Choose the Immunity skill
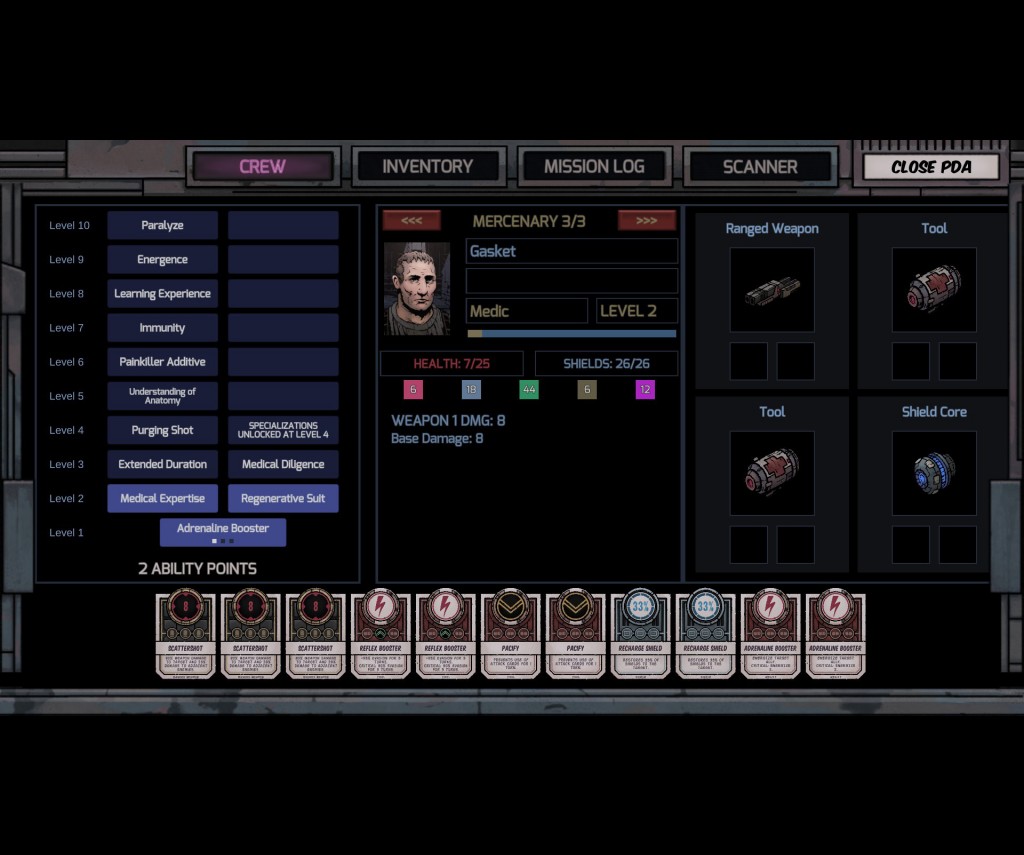The width and height of the screenshot is (1024, 855). 162,328
